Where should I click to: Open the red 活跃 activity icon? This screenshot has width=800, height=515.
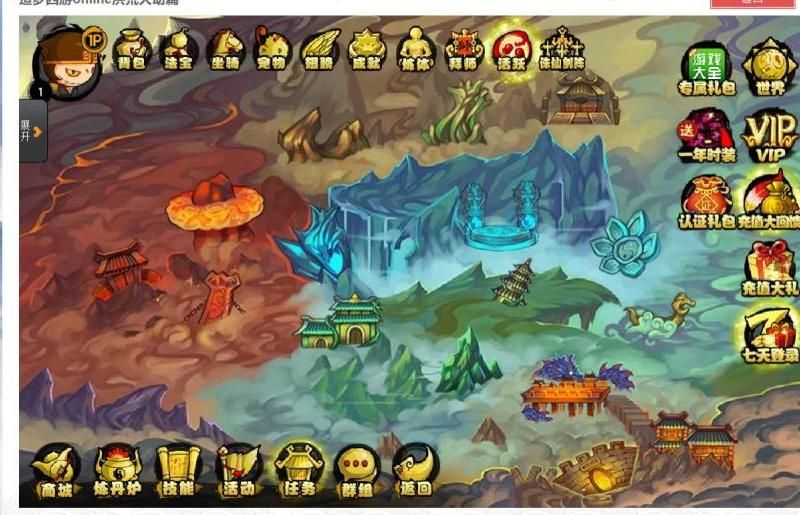click(511, 50)
